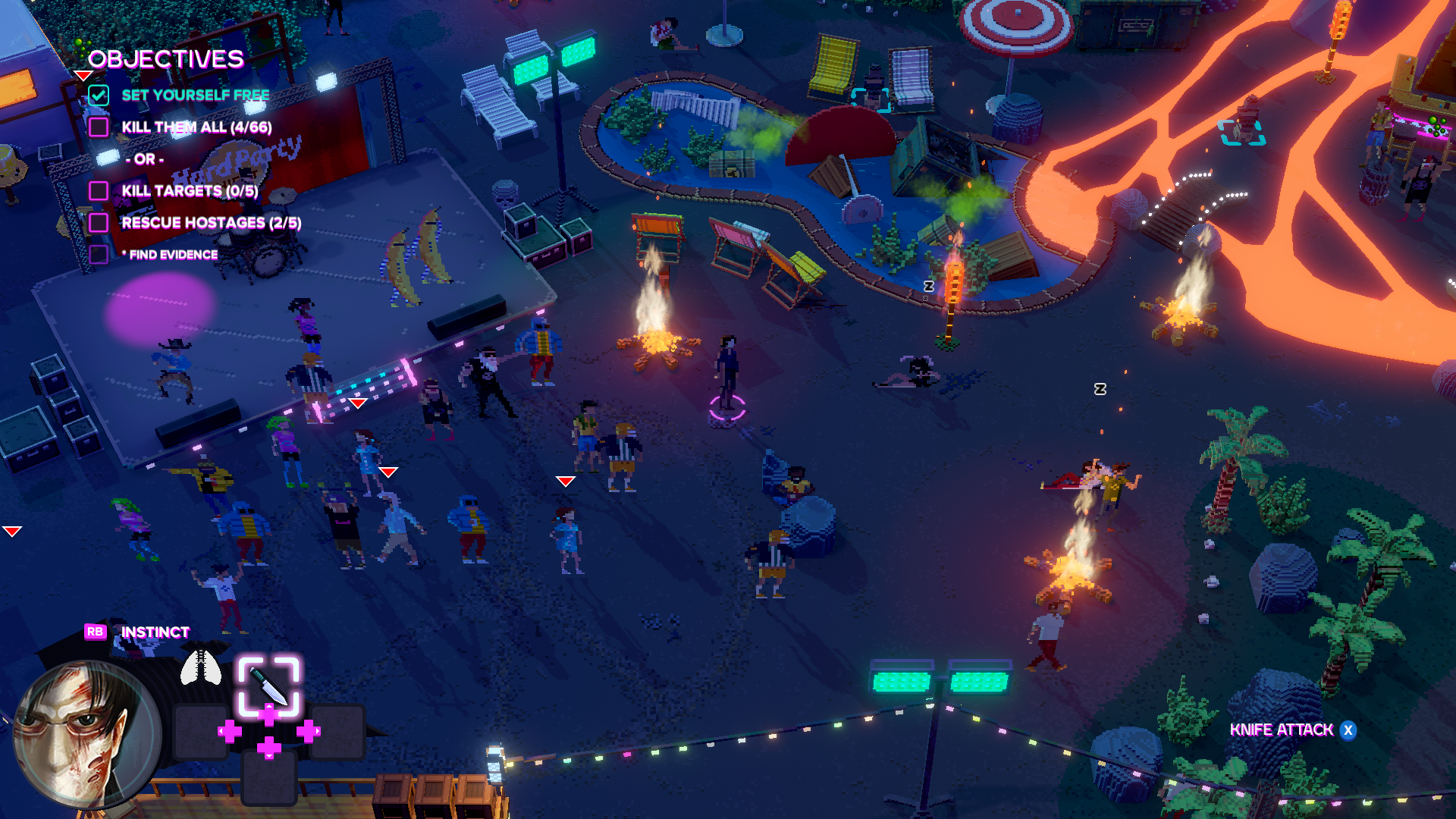Check the Rescue Hostages objective box

[x=99, y=223]
